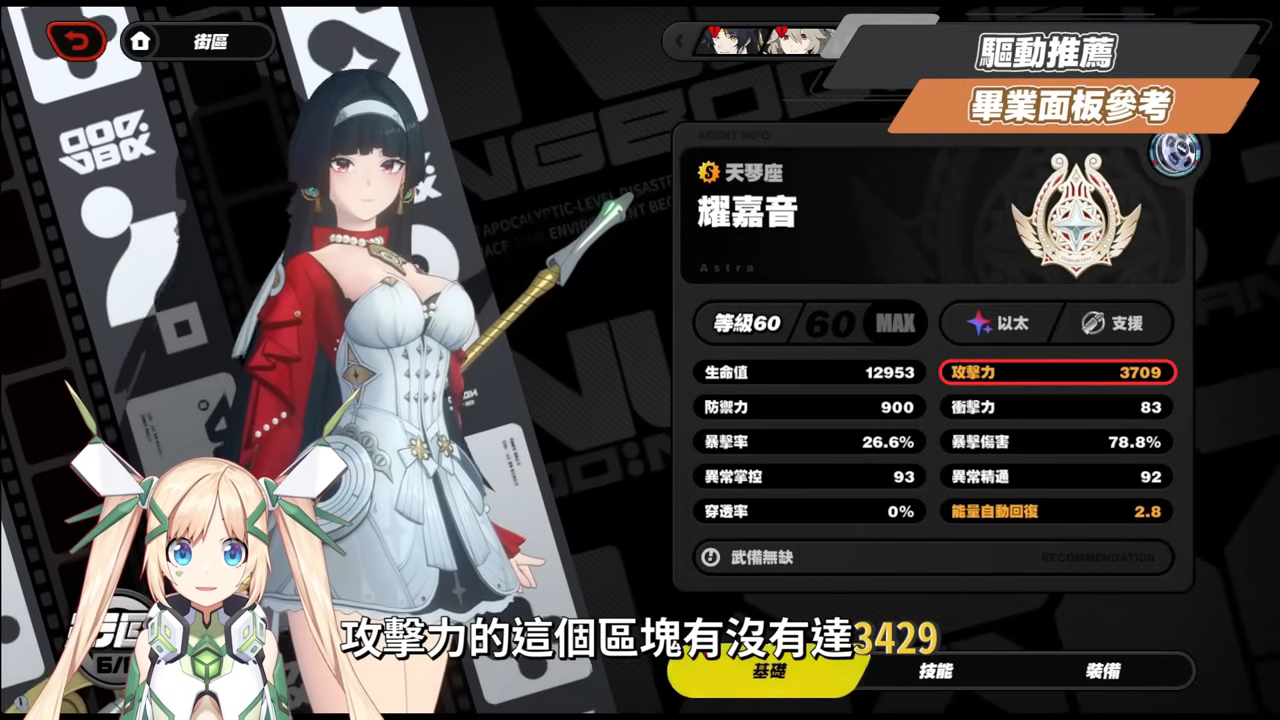Select the 裝備 tab
This screenshot has height=720, width=1280.
point(1100,671)
